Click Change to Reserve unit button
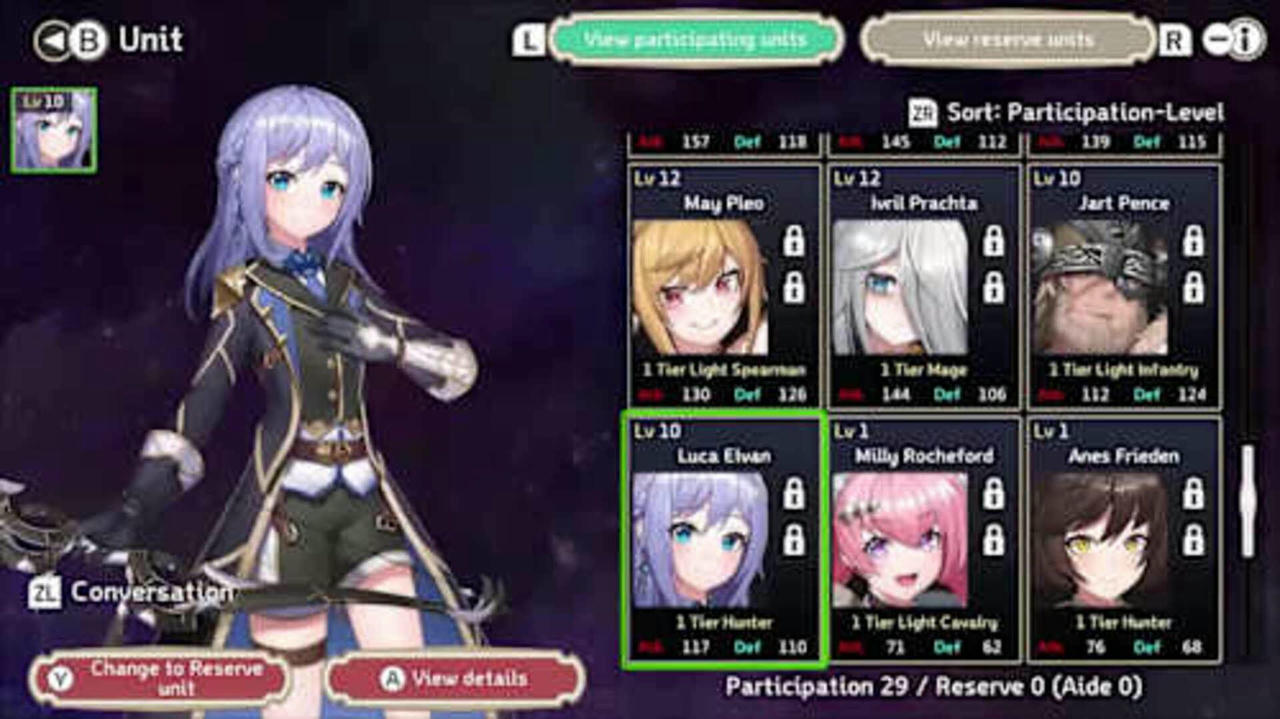Viewport: 1280px width, 719px height. click(x=160, y=679)
